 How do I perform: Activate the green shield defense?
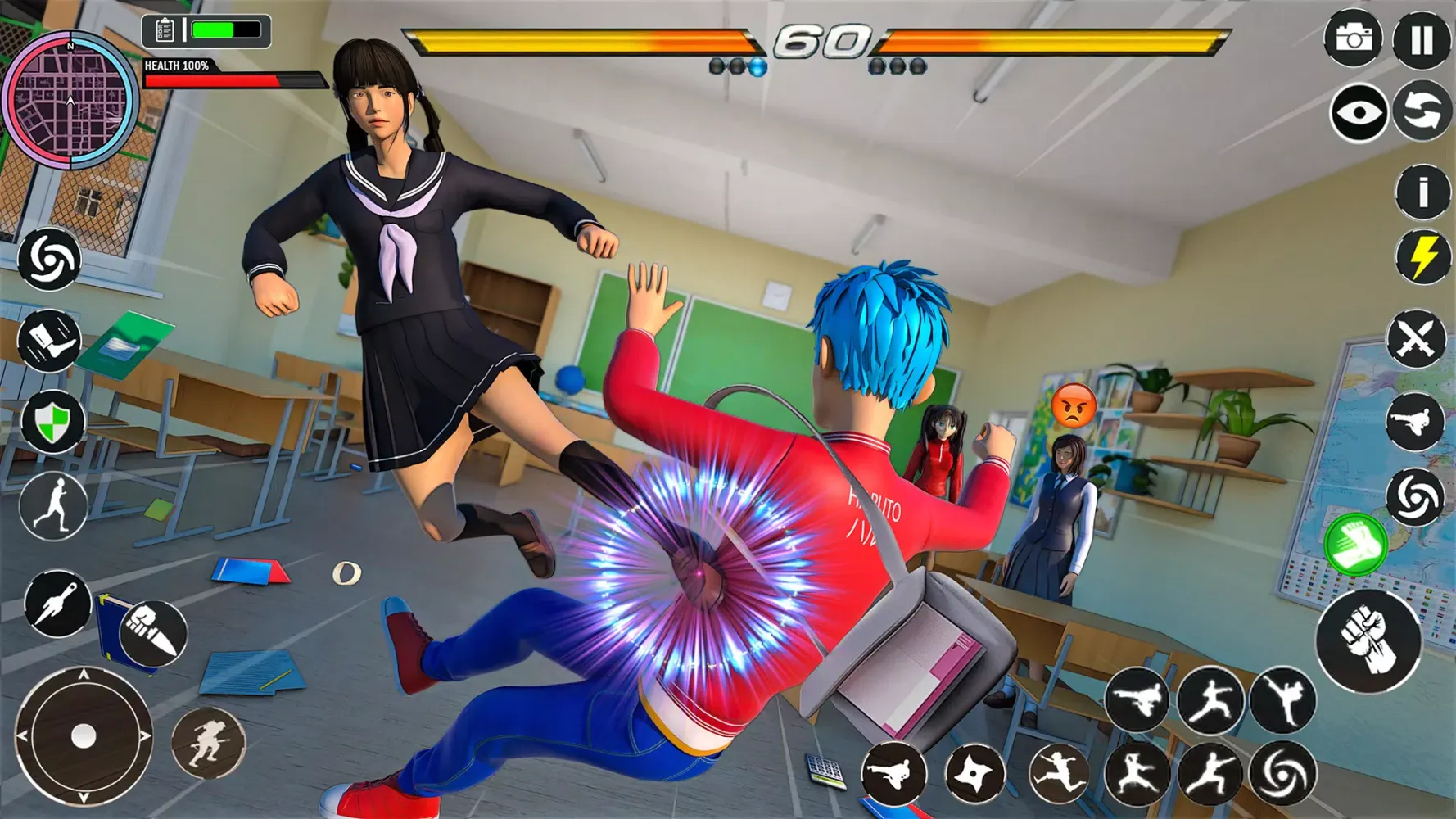click(52, 422)
